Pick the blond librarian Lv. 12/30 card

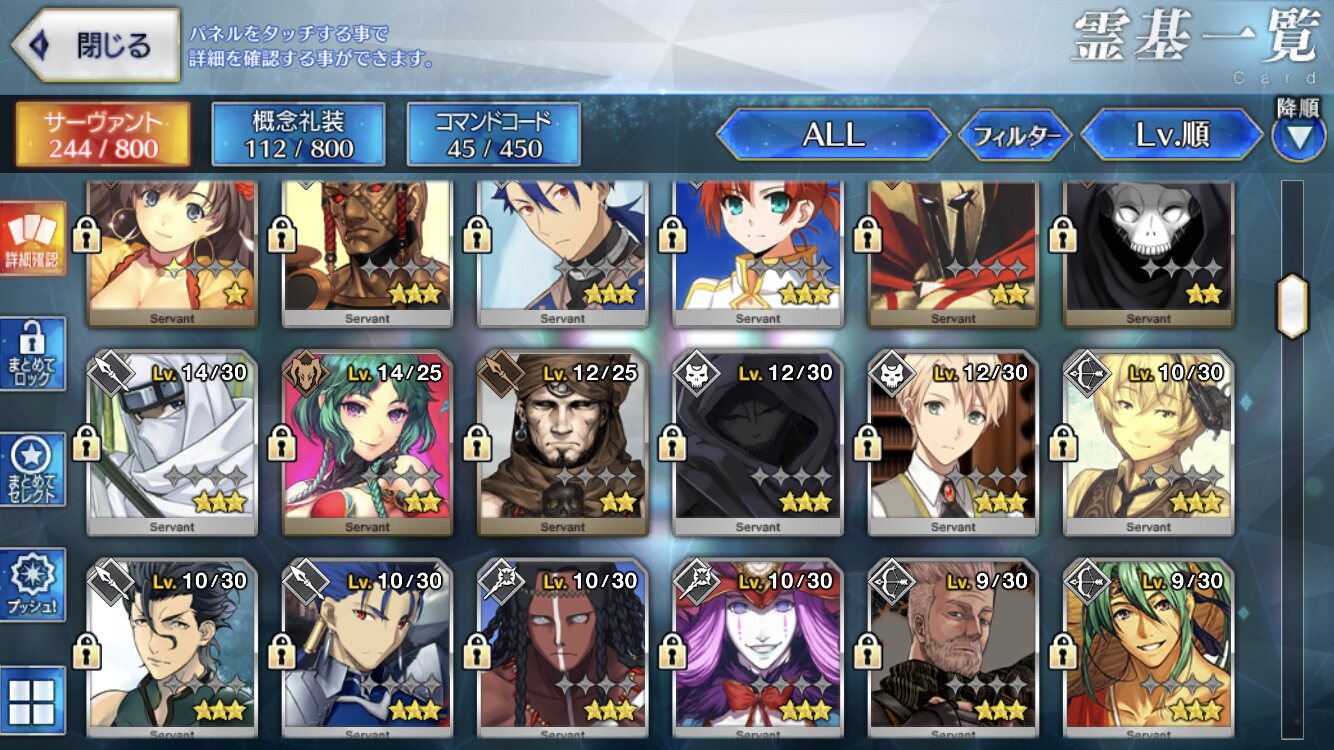coord(953,442)
